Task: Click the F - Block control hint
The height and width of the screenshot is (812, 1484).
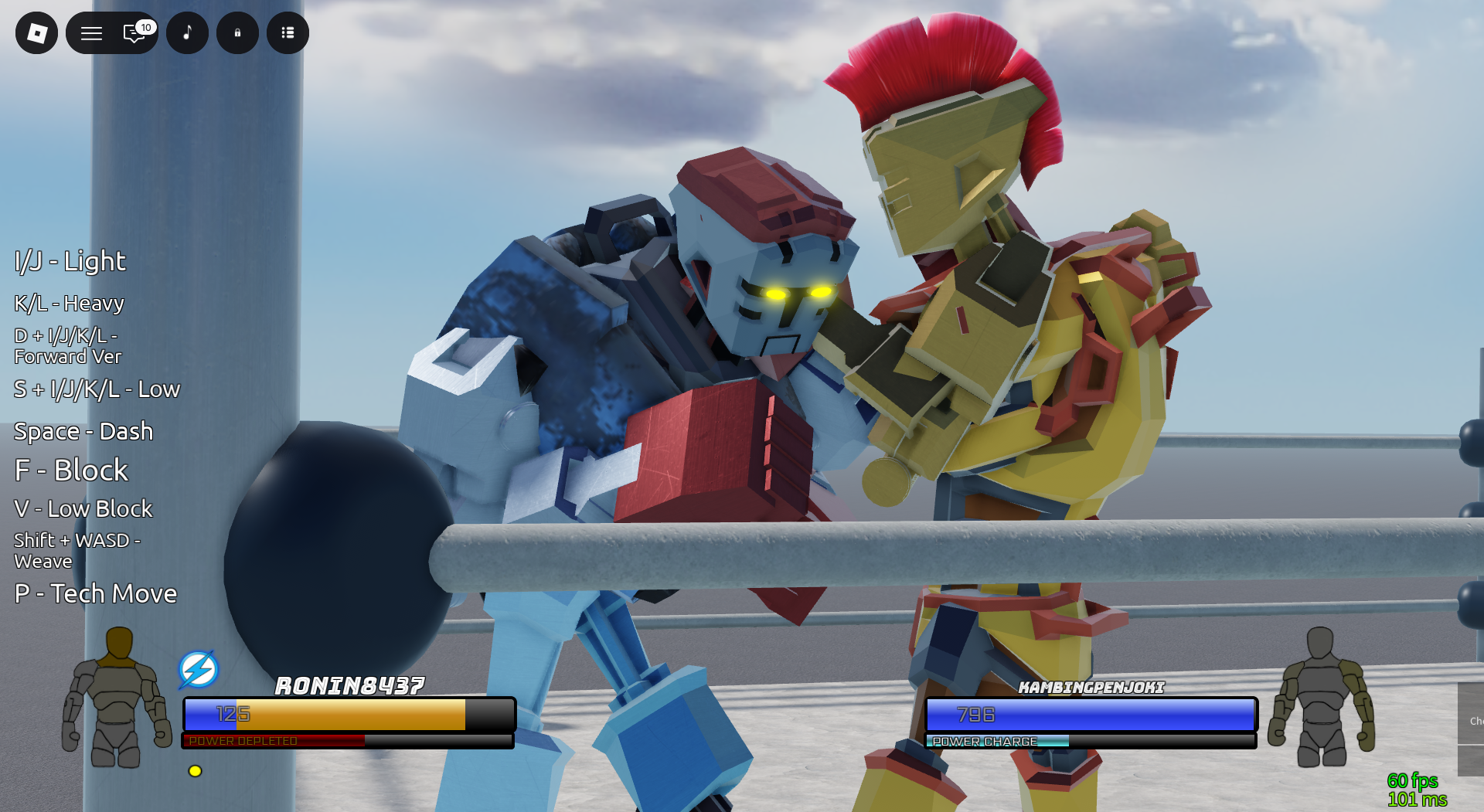Action: pyautogui.click(x=70, y=470)
